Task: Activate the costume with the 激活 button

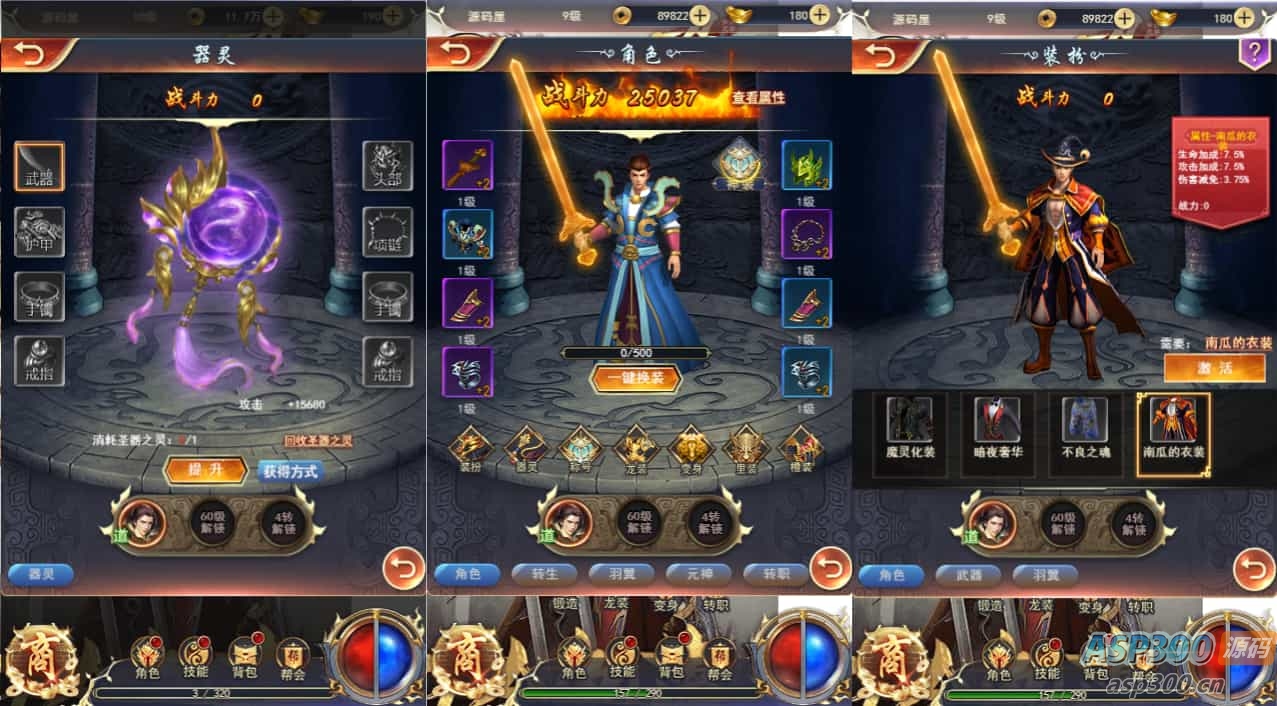Action: pos(1214,367)
